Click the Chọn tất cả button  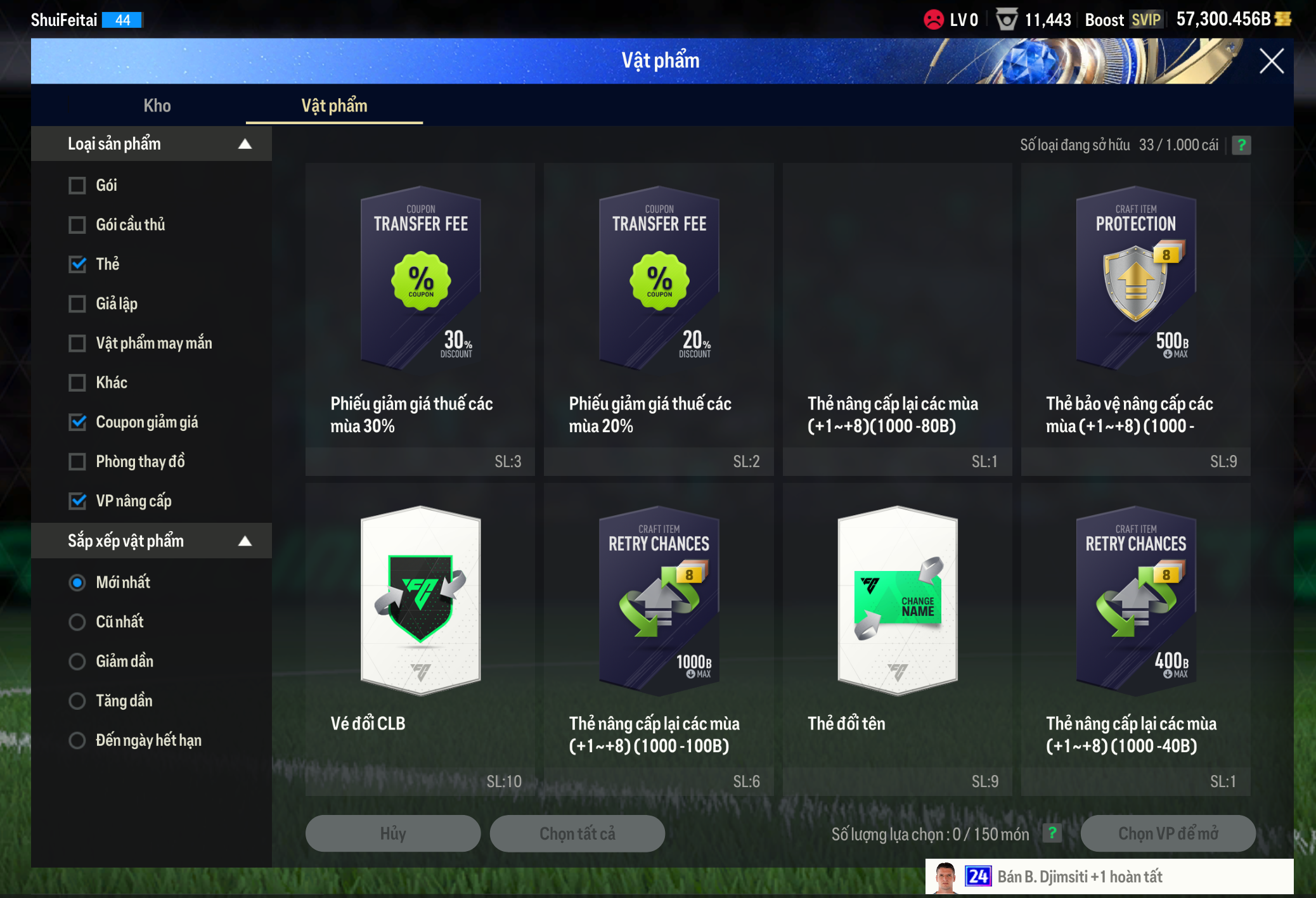click(x=577, y=833)
